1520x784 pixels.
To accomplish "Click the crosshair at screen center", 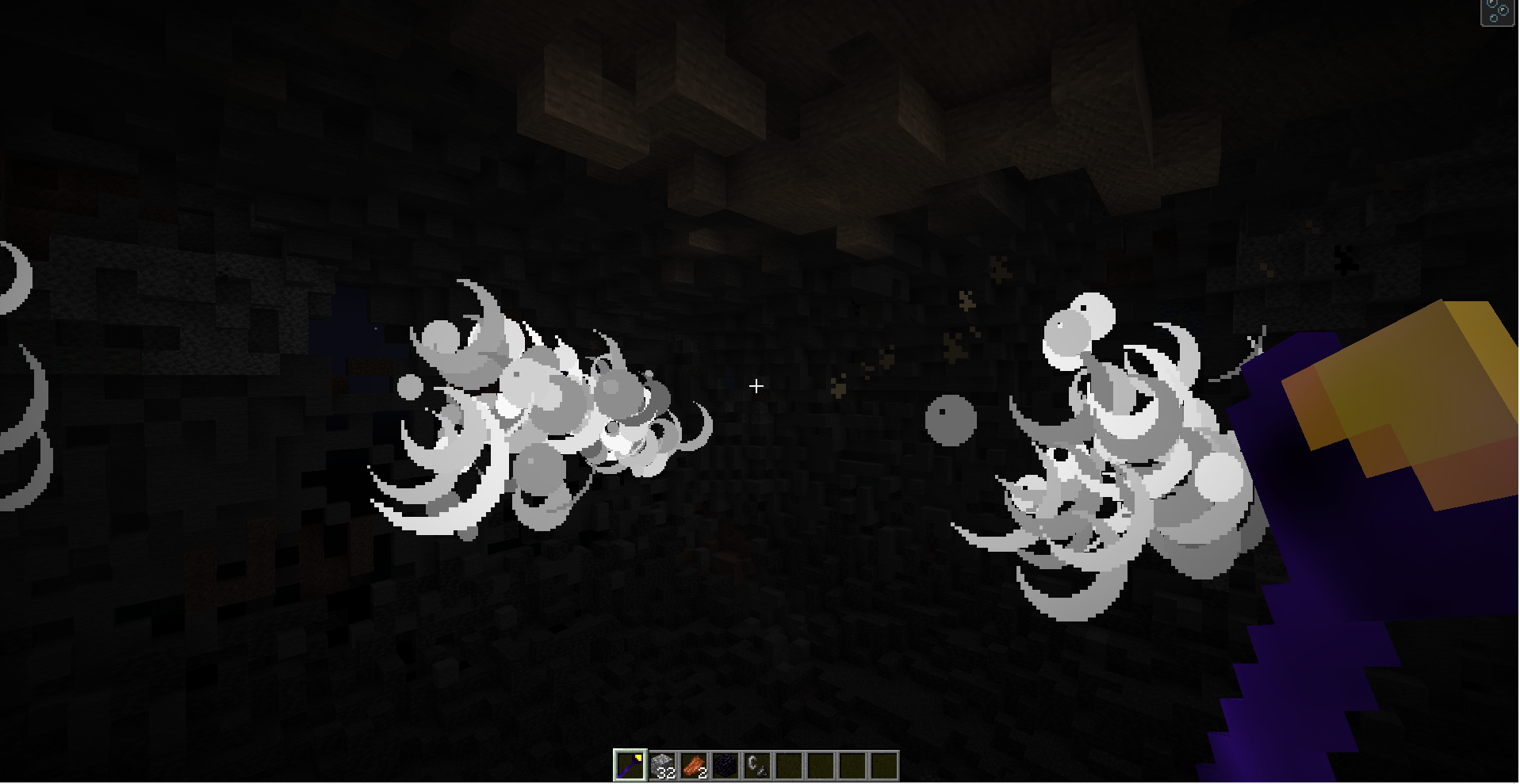I will point(756,386).
